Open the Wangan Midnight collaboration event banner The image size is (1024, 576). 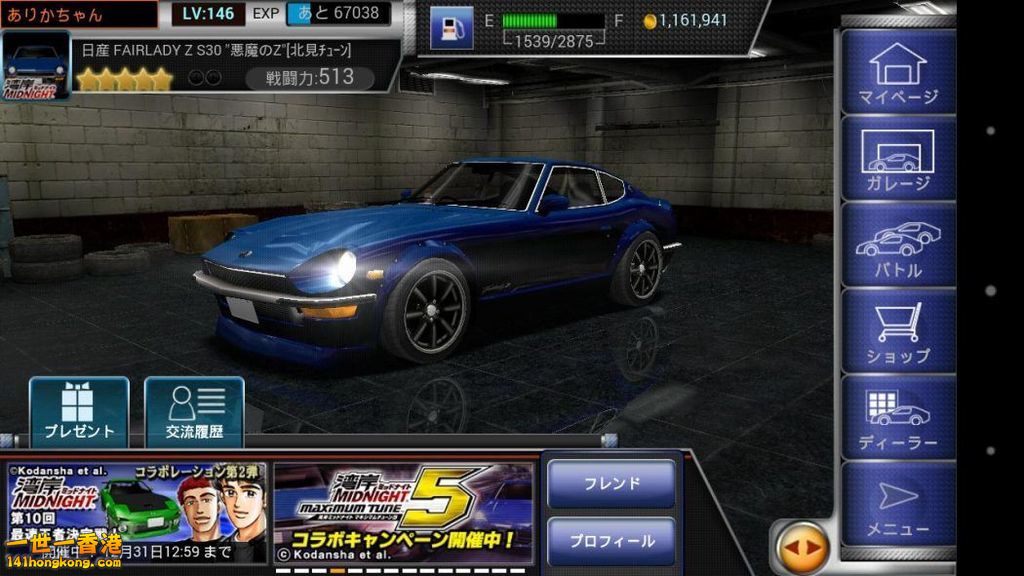(135, 512)
